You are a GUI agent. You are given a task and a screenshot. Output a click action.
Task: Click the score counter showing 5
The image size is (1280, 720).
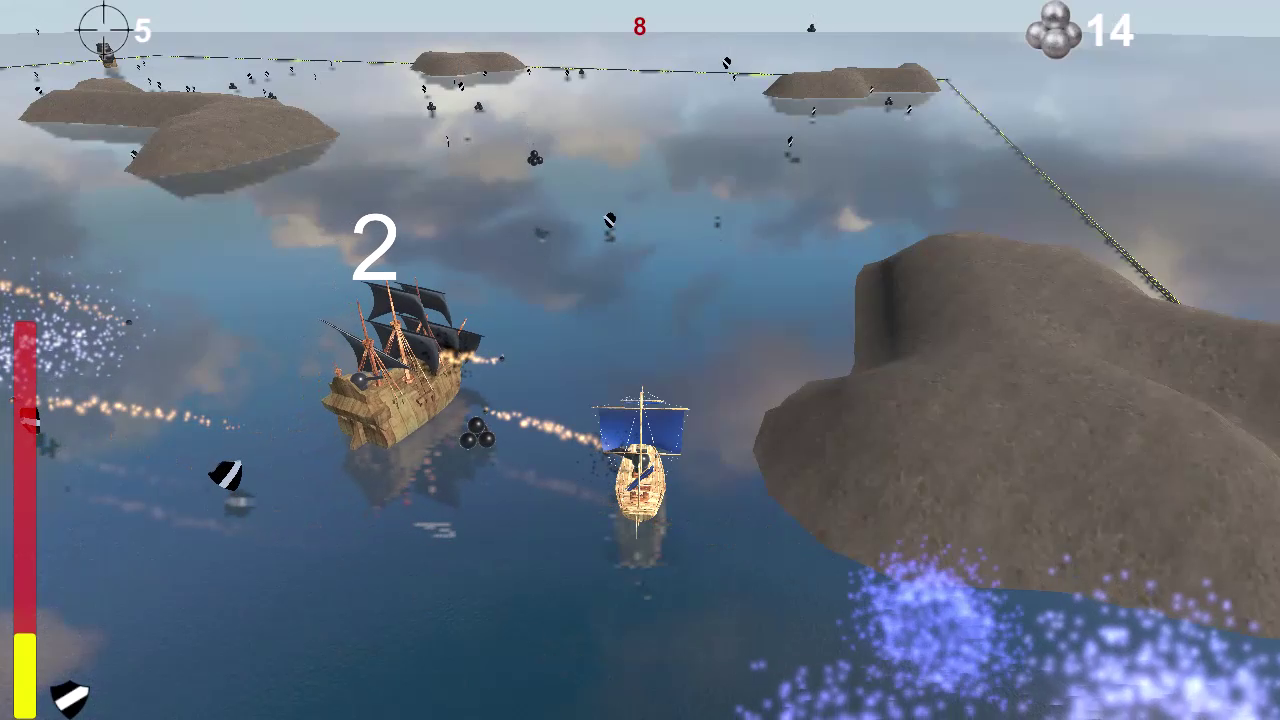click(143, 32)
